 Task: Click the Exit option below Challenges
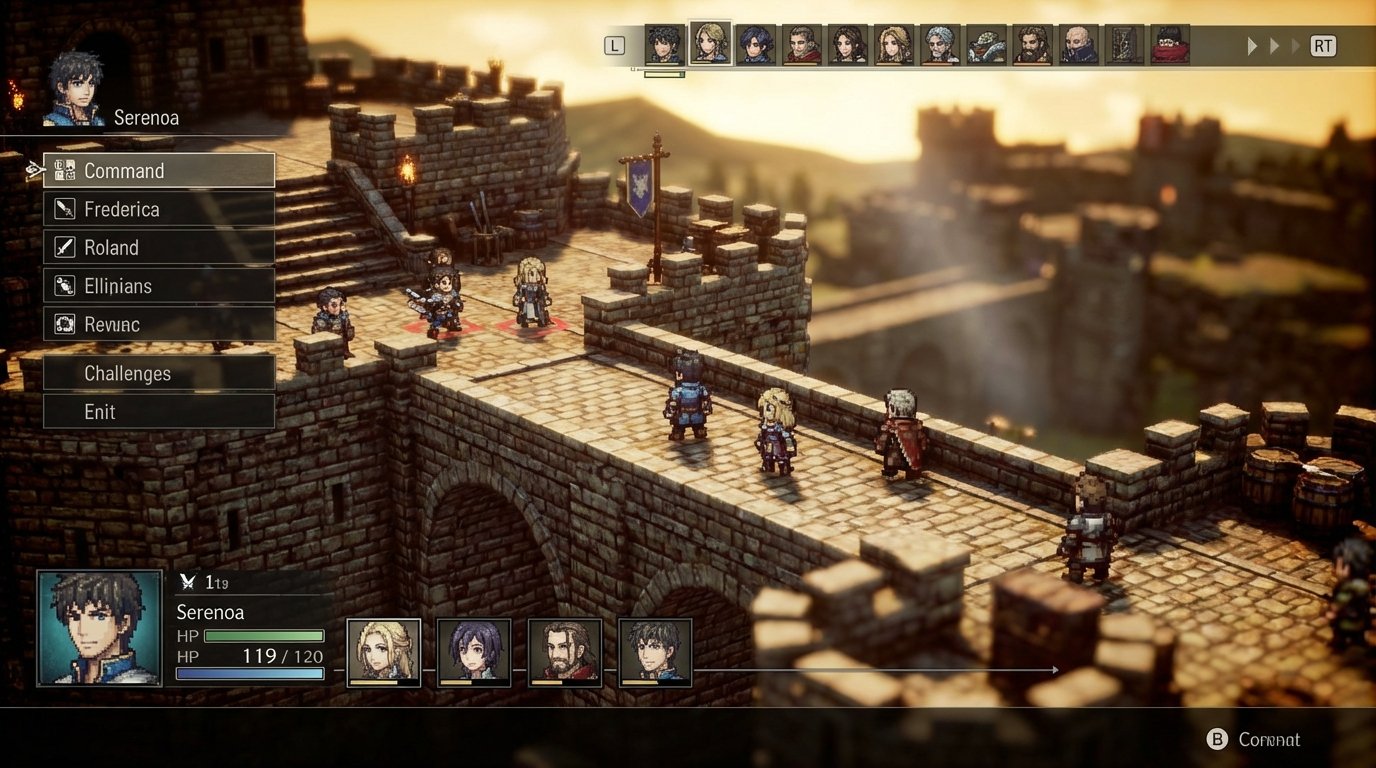[x=99, y=411]
